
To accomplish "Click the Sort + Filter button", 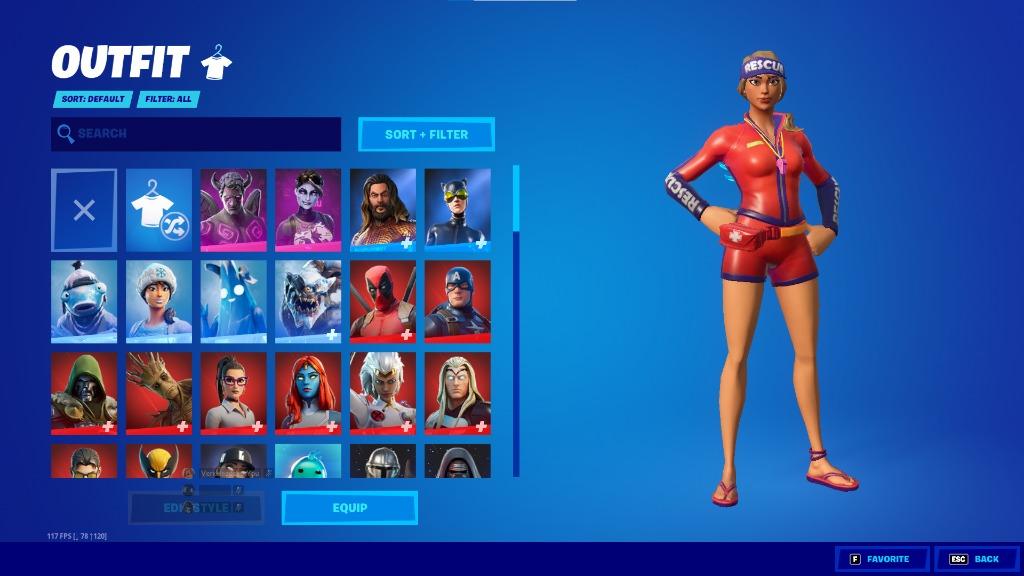I will point(426,134).
